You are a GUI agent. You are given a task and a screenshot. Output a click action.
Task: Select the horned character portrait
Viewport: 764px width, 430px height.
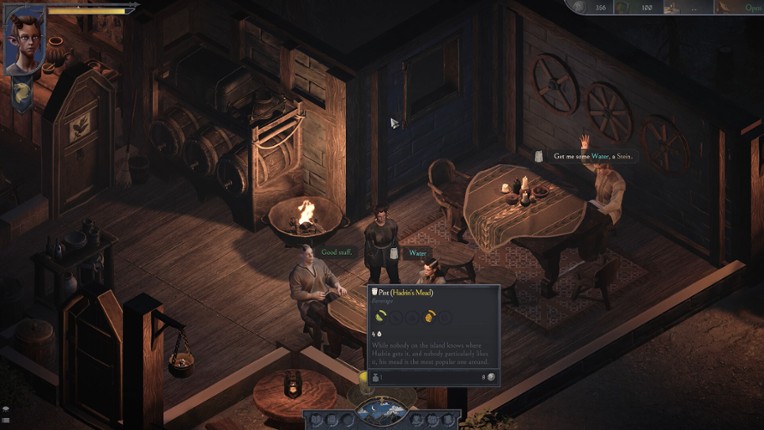tap(25, 42)
